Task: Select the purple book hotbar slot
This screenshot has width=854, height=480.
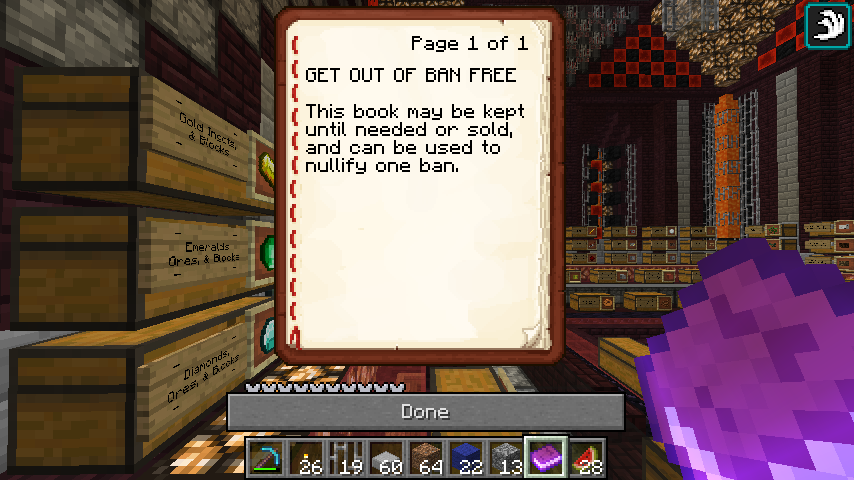Action: point(547,458)
